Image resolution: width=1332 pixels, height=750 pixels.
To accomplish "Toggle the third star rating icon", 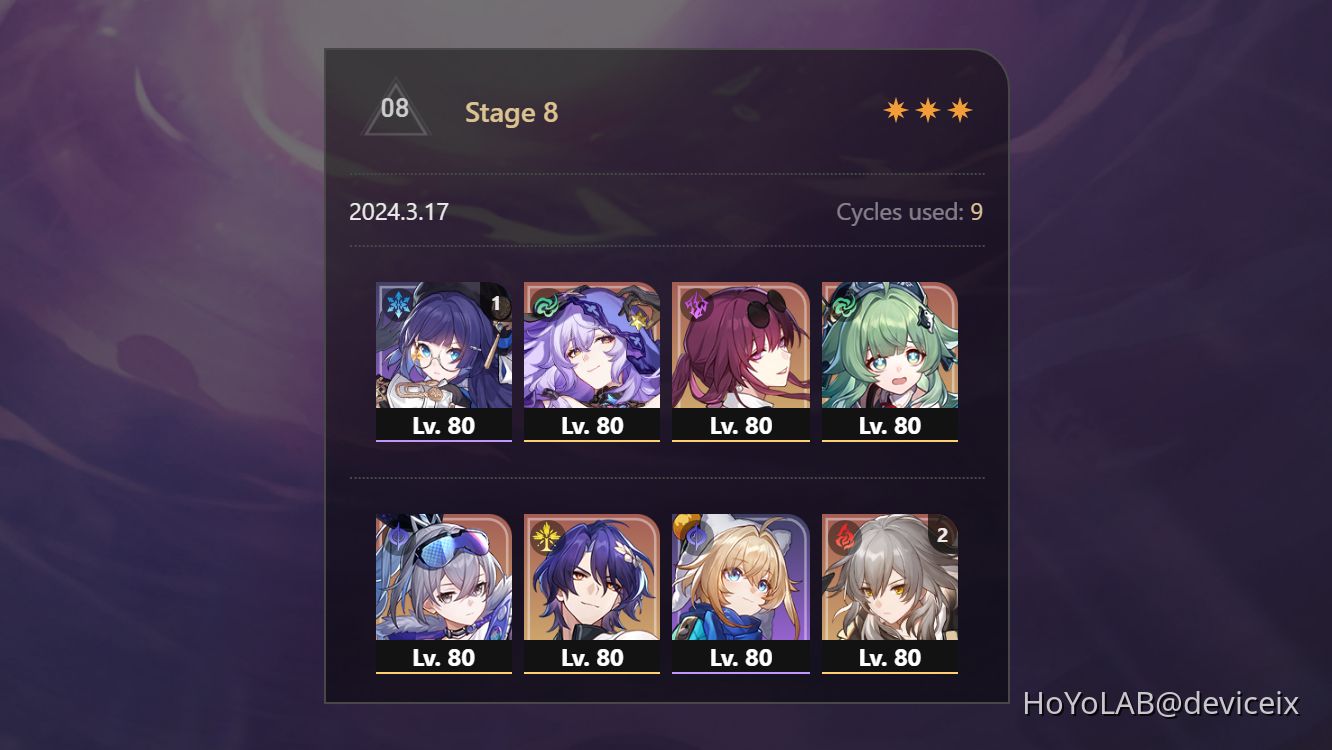I will pyautogui.click(x=957, y=108).
